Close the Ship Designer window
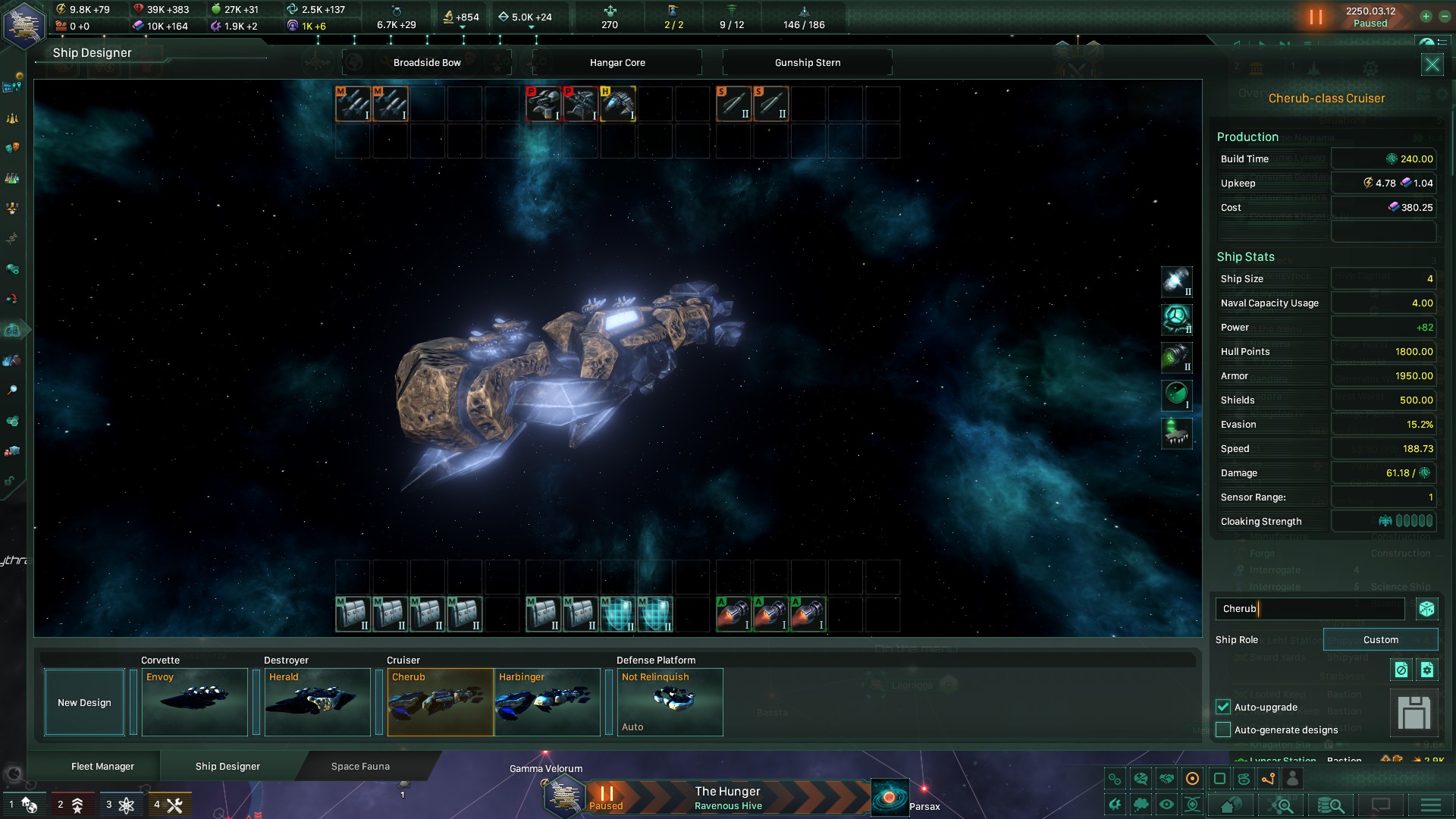The image size is (1456, 819). pyautogui.click(x=1432, y=64)
